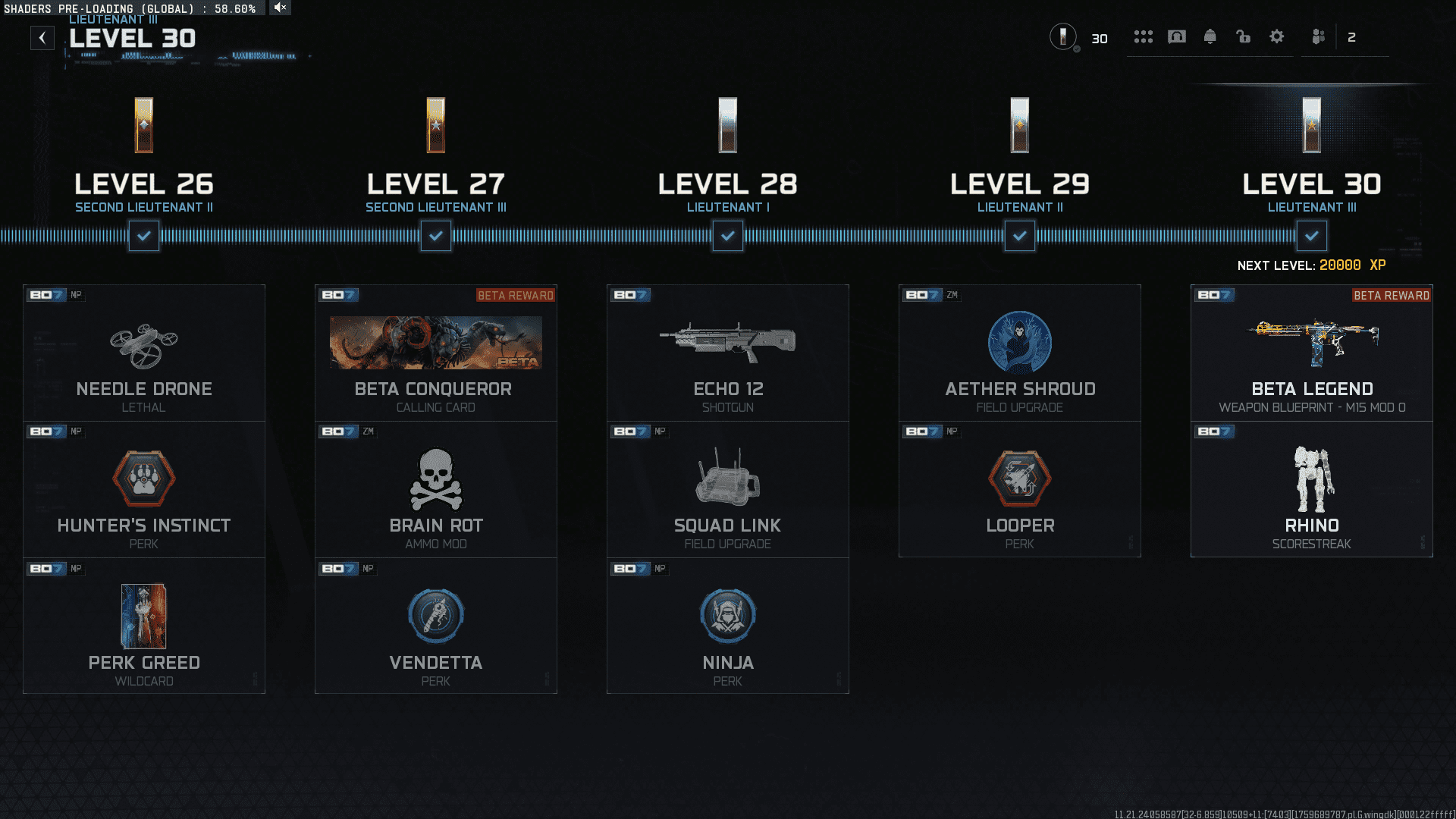Open the unlocks padlock icon
This screenshot has width=1456, height=819.
click(1244, 36)
